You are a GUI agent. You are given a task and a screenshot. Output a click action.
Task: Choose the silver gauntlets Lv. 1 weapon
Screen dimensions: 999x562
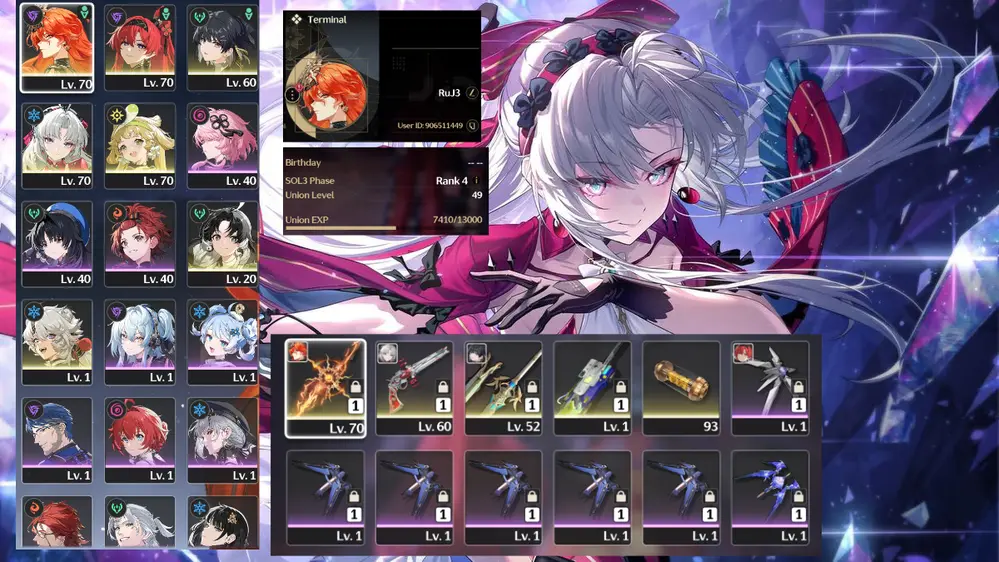[770, 386]
